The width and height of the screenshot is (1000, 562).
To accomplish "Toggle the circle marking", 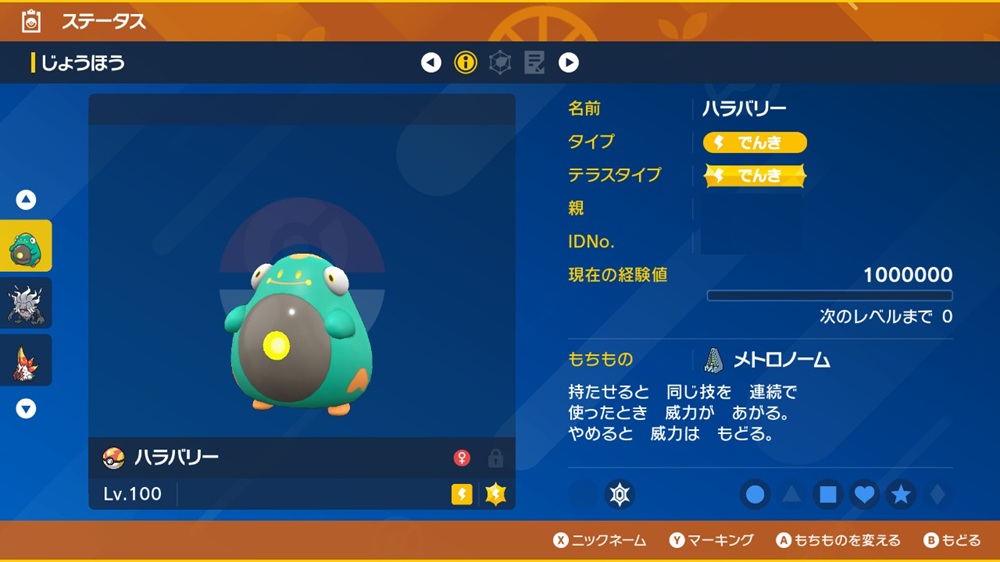I will tap(756, 494).
